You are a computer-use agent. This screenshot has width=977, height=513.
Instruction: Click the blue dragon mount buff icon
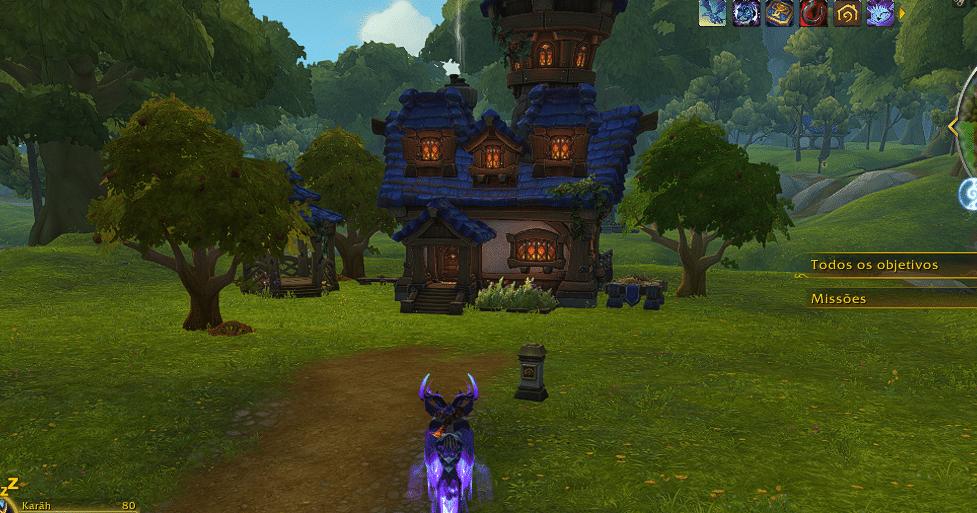[x=713, y=12]
